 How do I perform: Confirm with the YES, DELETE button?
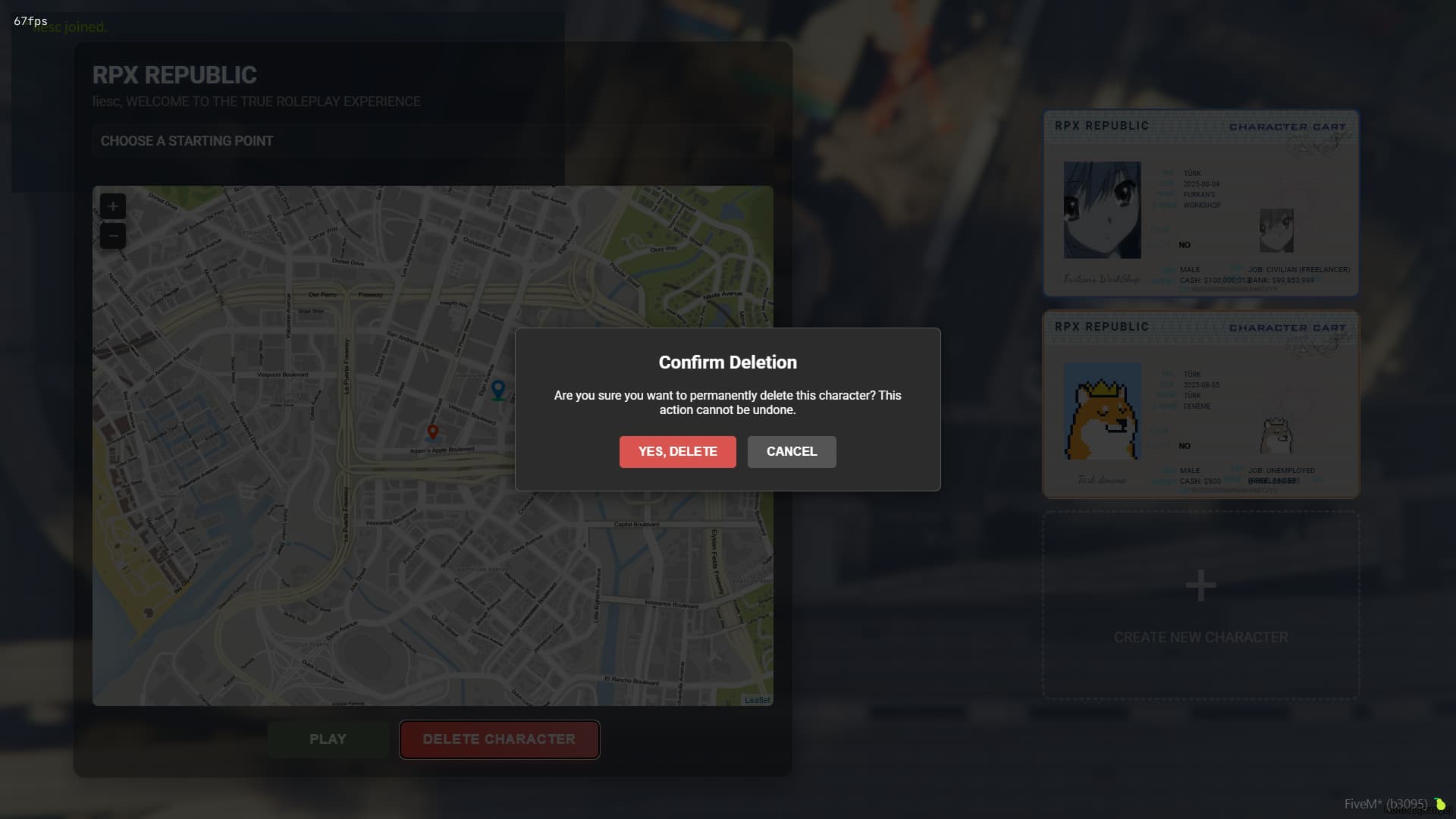pyautogui.click(x=677, y=451)
